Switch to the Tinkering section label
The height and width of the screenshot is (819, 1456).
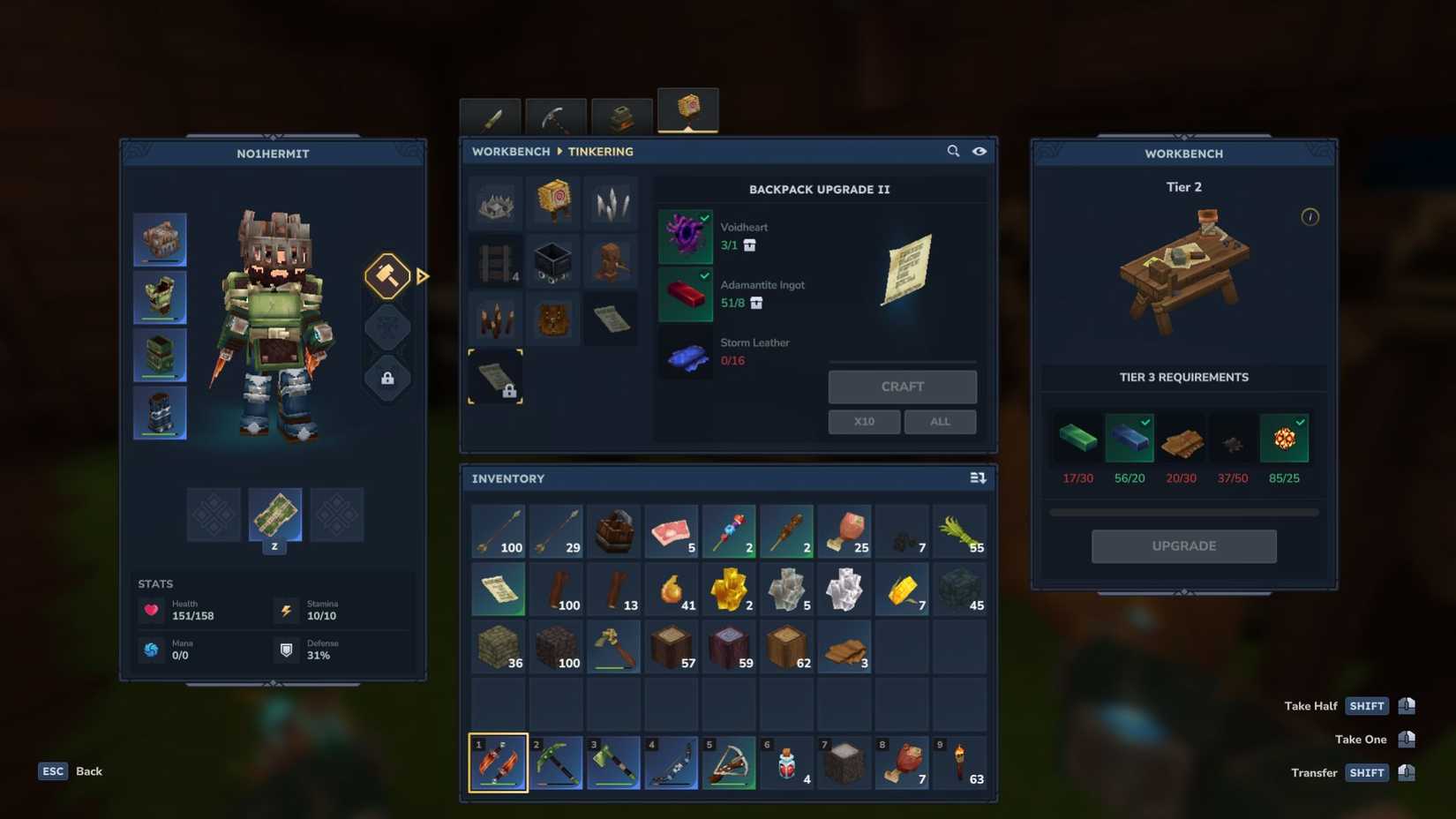[x=601, y=151]
